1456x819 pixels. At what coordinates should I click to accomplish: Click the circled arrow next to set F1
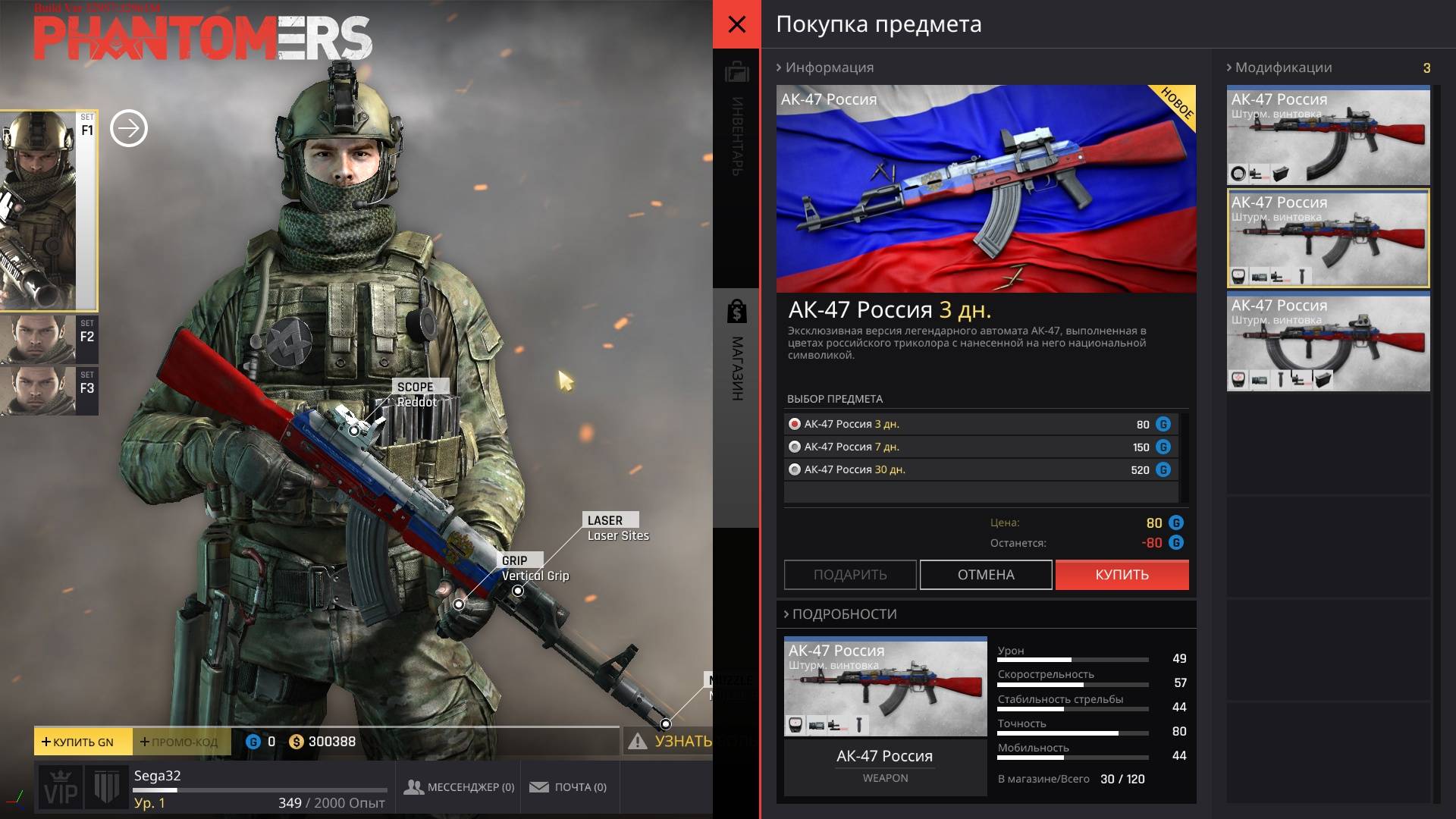129,128
